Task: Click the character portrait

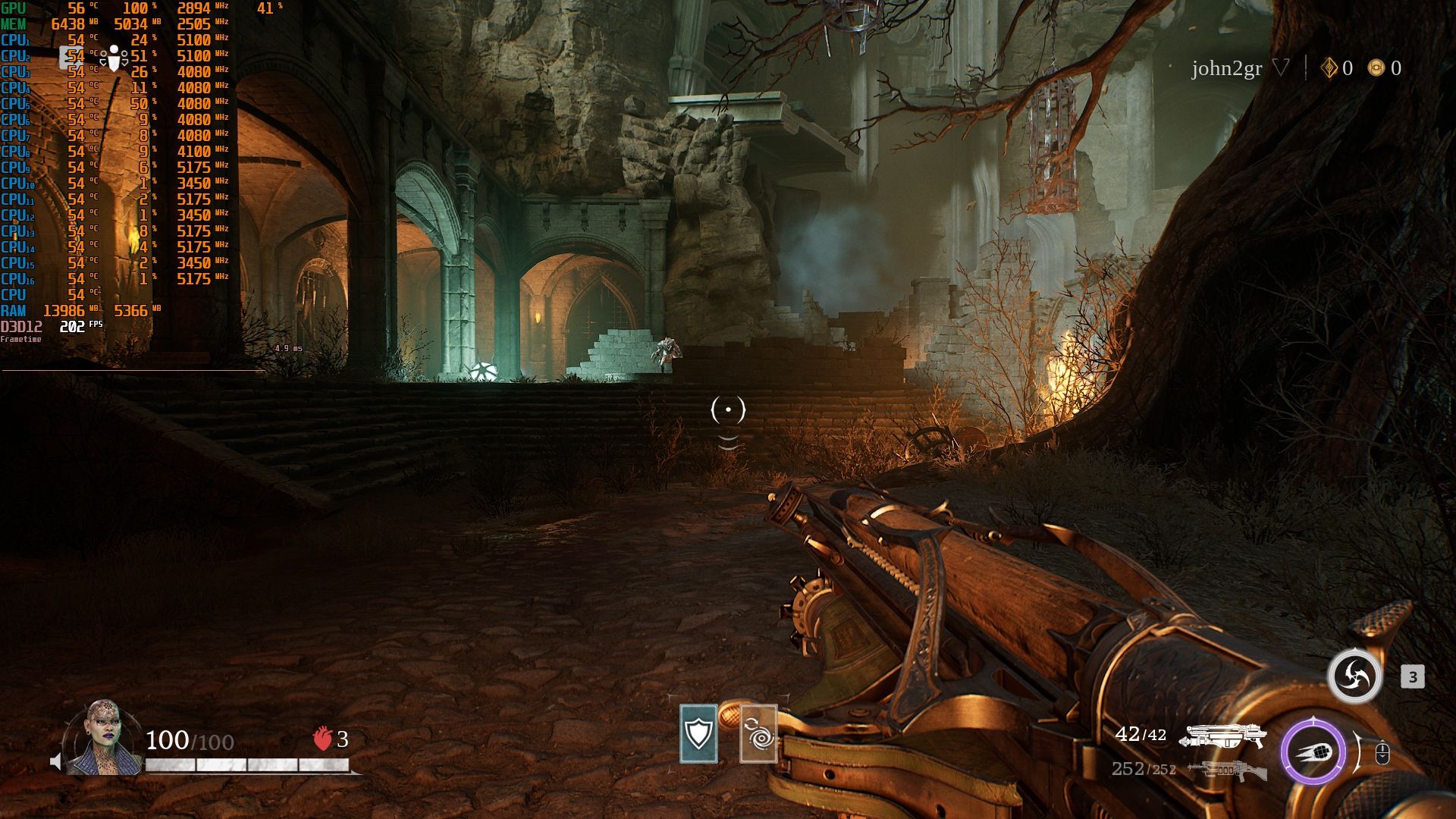Action: [103, 739]
